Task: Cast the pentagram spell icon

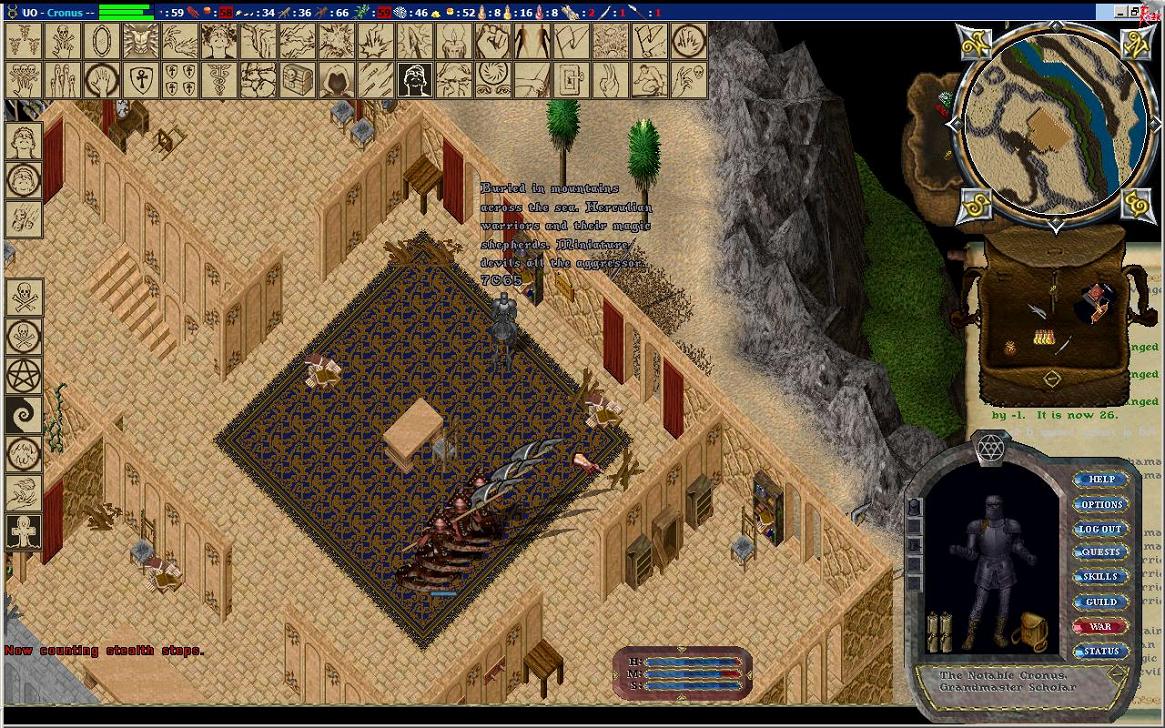Action: tap(24, 375)
